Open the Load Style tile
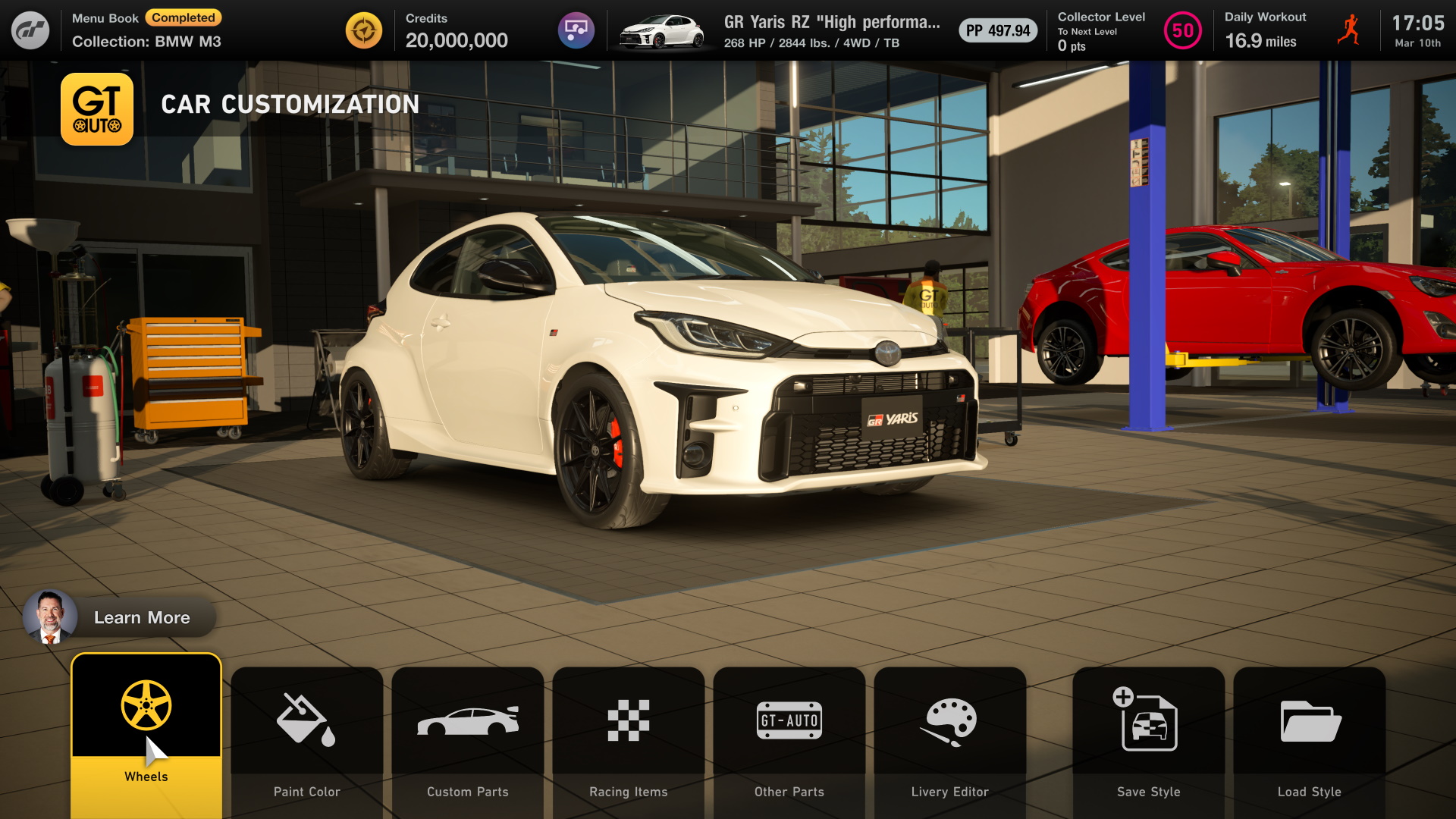The image size is (1456, 819). click(1310, 739)
